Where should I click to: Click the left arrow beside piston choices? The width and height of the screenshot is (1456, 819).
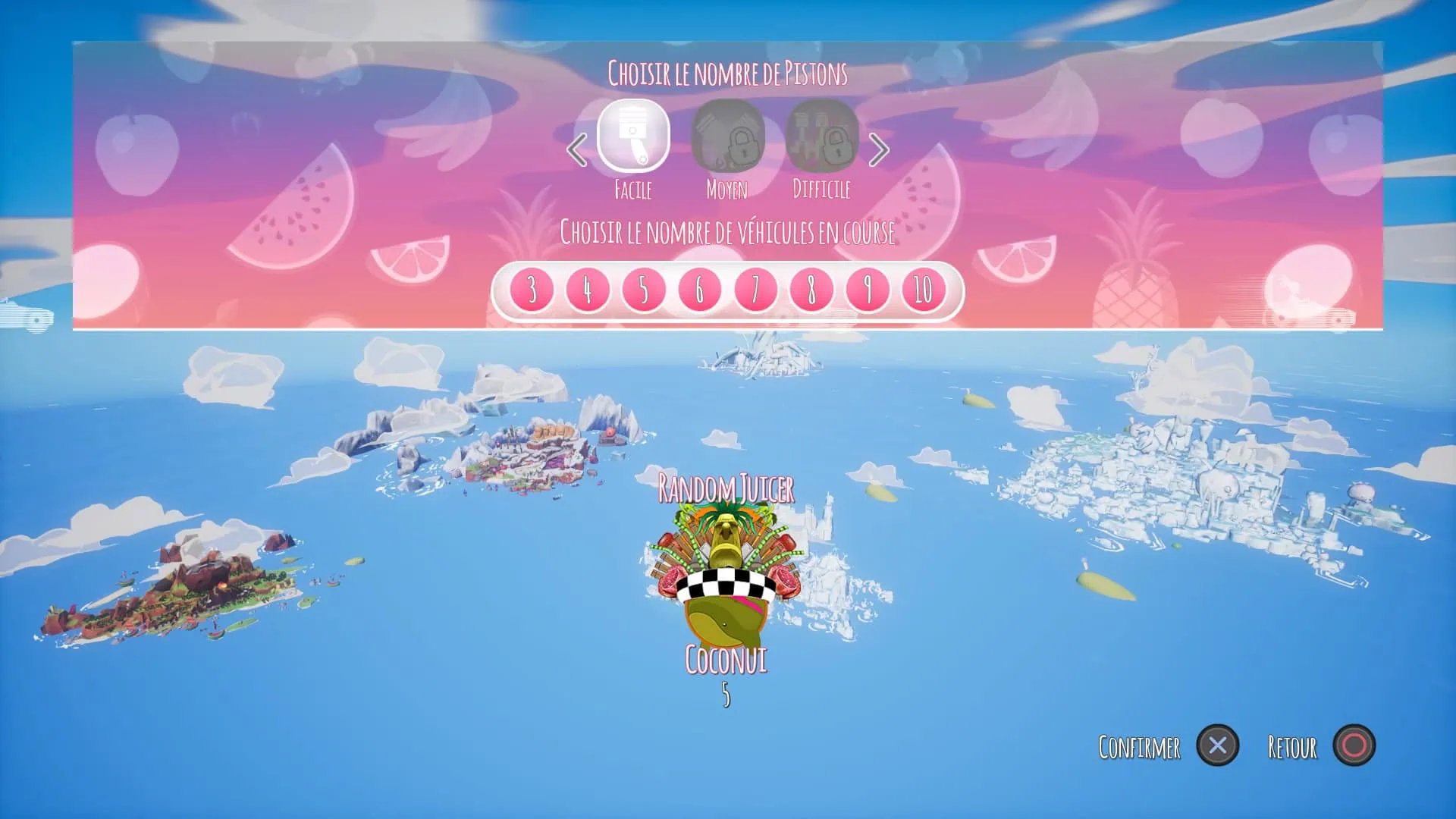pos(577,149)
